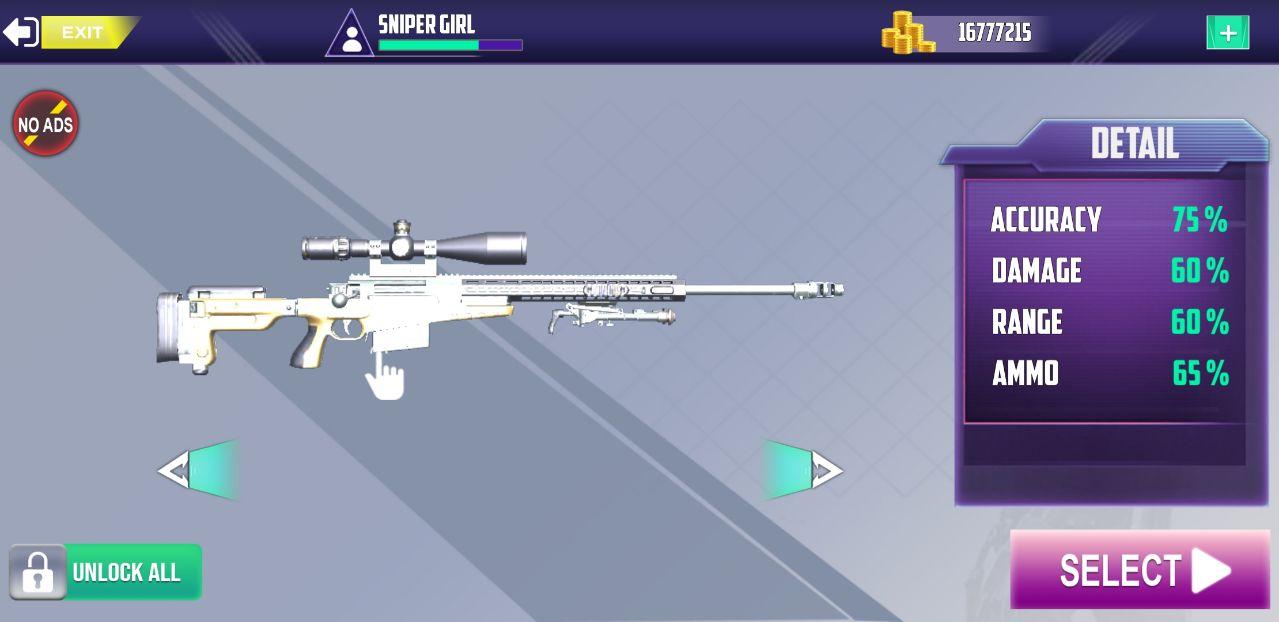1279x622 pixels.
Task: Show the previous weapon with left arrow
Action: click(198, 469)
